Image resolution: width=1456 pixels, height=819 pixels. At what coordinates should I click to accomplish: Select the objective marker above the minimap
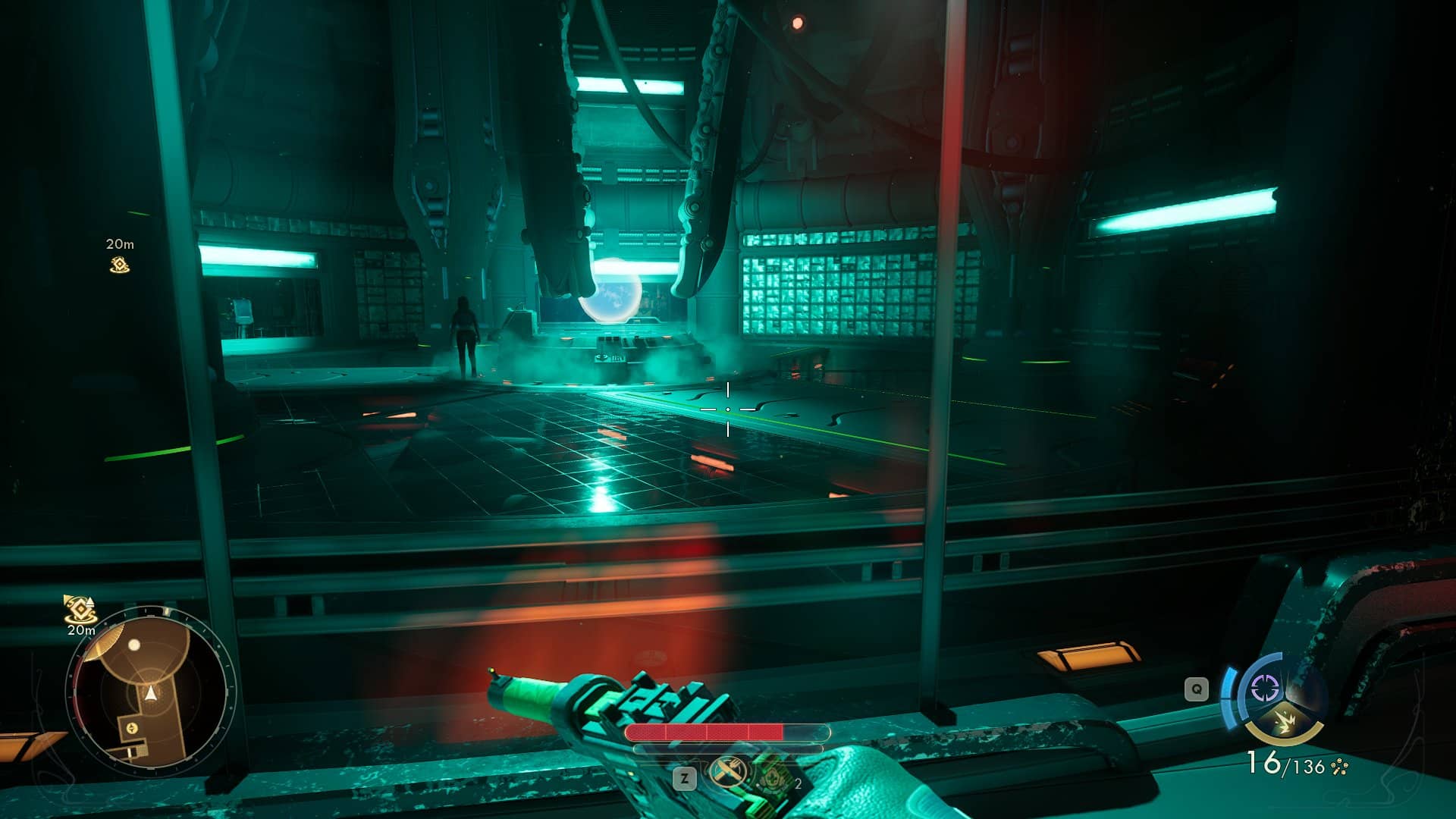(x=79, y=609)
